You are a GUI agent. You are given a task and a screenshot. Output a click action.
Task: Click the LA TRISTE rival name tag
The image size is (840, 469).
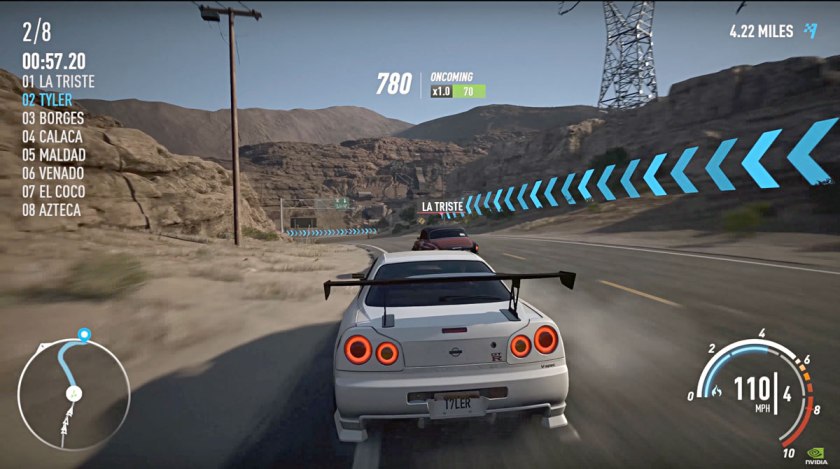pos(442,207)
